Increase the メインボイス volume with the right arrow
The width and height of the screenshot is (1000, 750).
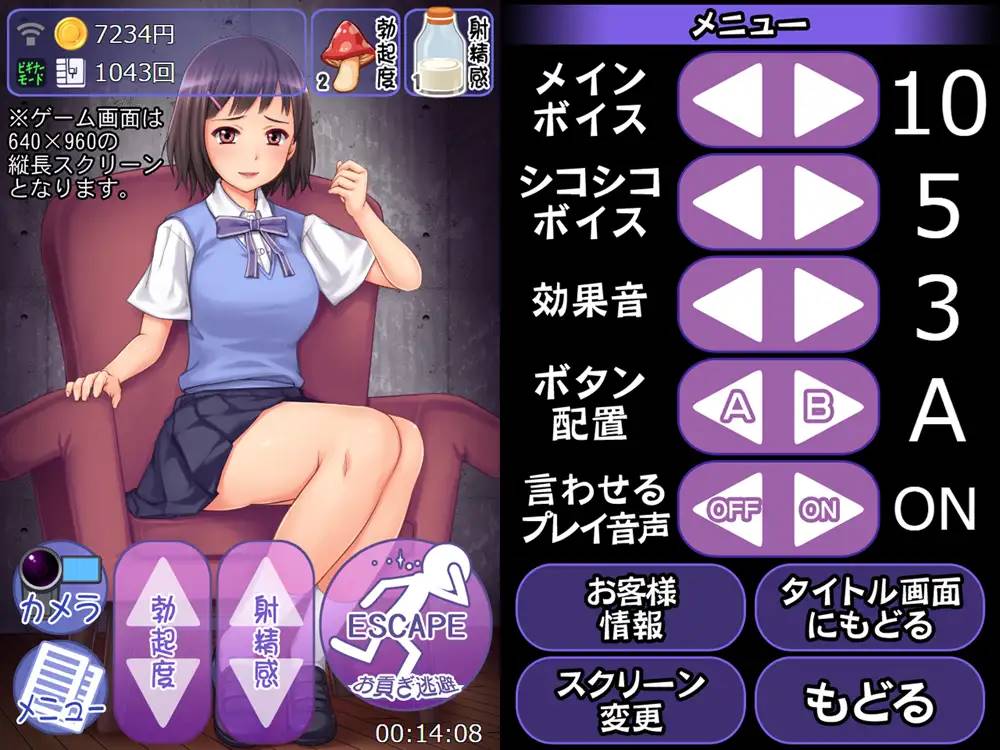coord(827,98)
